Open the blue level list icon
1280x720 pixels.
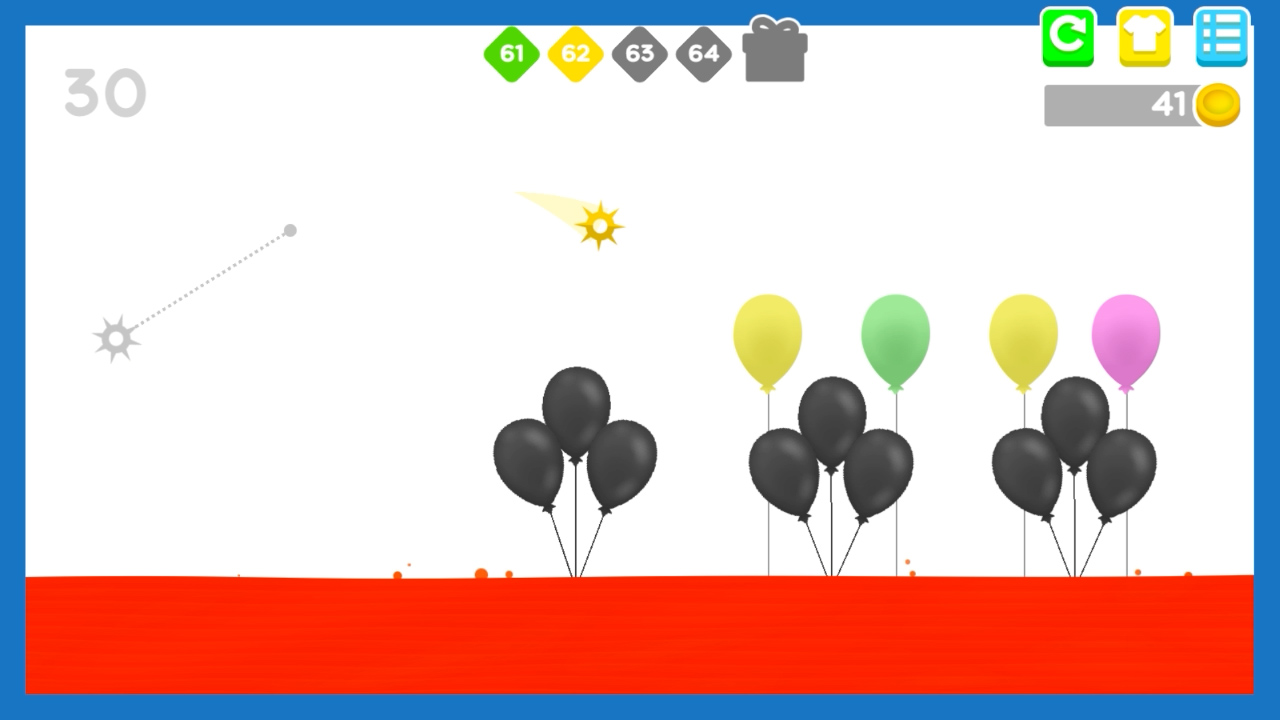(1220, 38)
